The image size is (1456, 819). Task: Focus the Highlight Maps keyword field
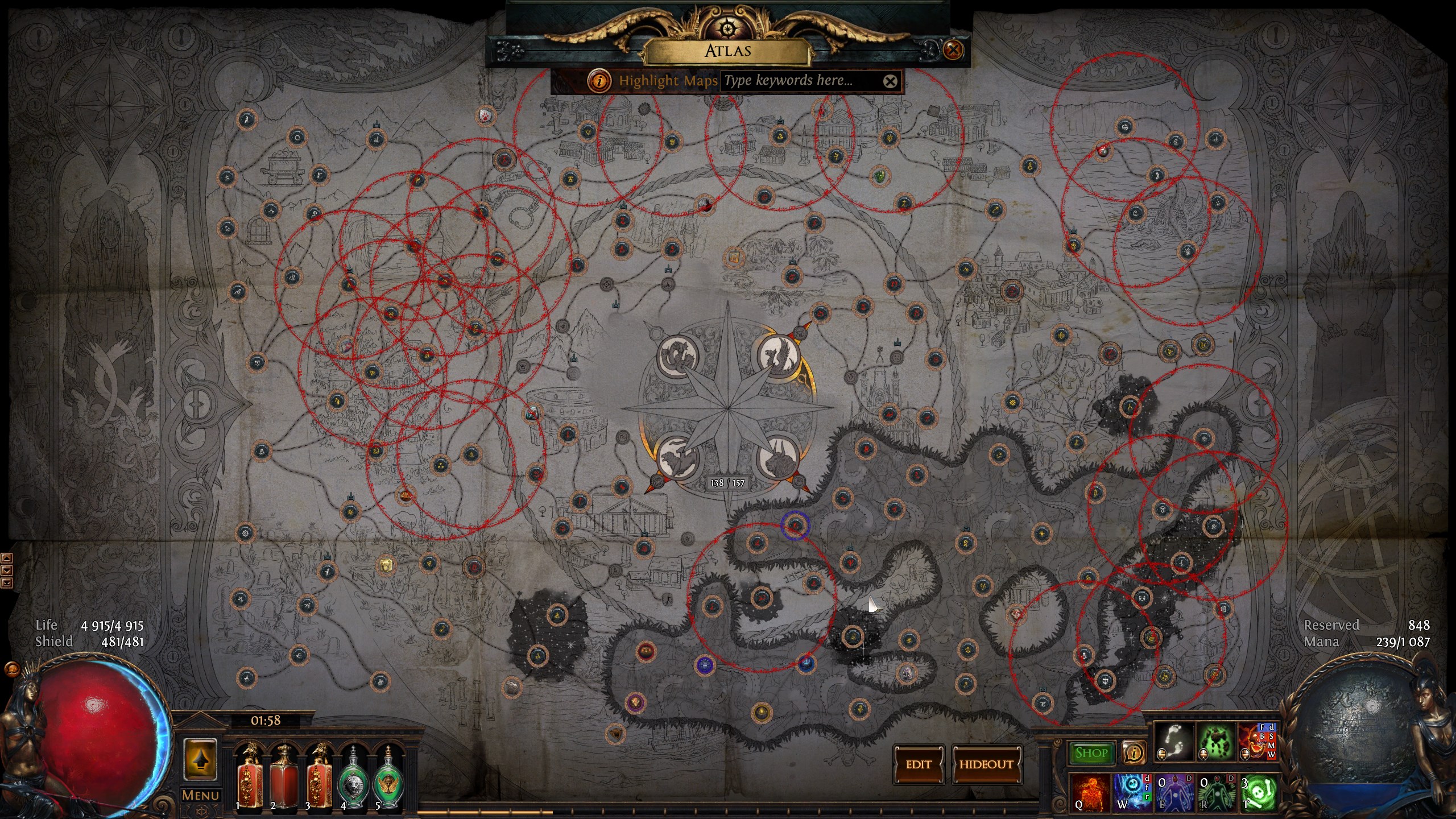(801, 81)
